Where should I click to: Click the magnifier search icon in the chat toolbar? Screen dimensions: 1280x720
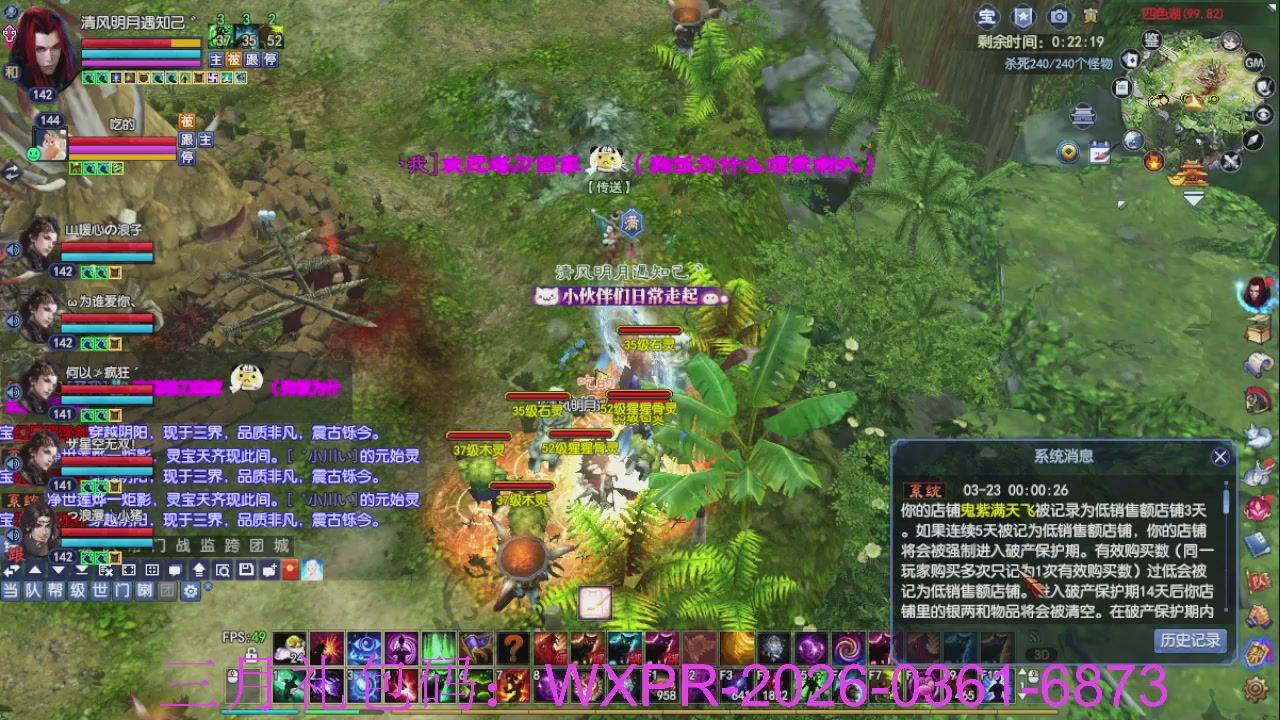pos(224,570)
